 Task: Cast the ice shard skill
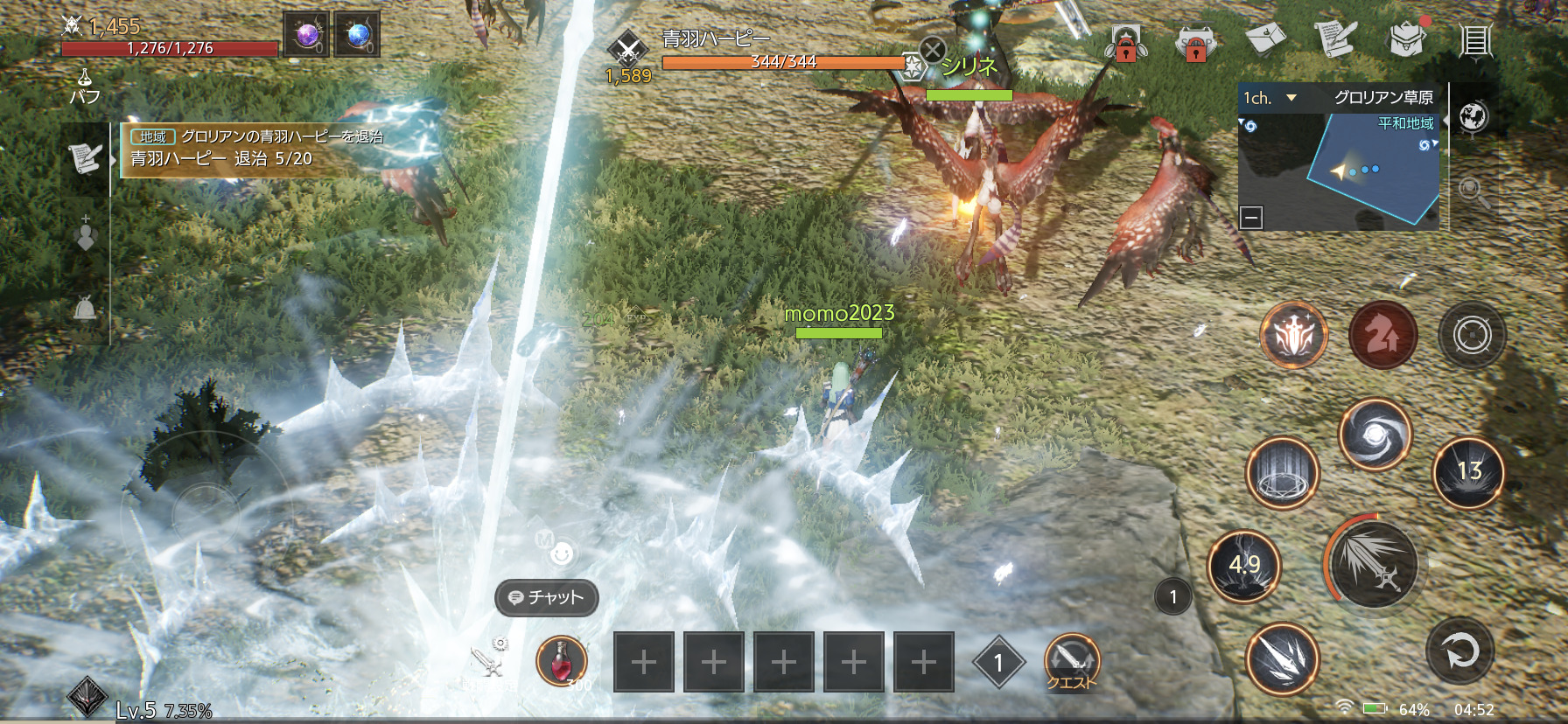point(1282,658)
